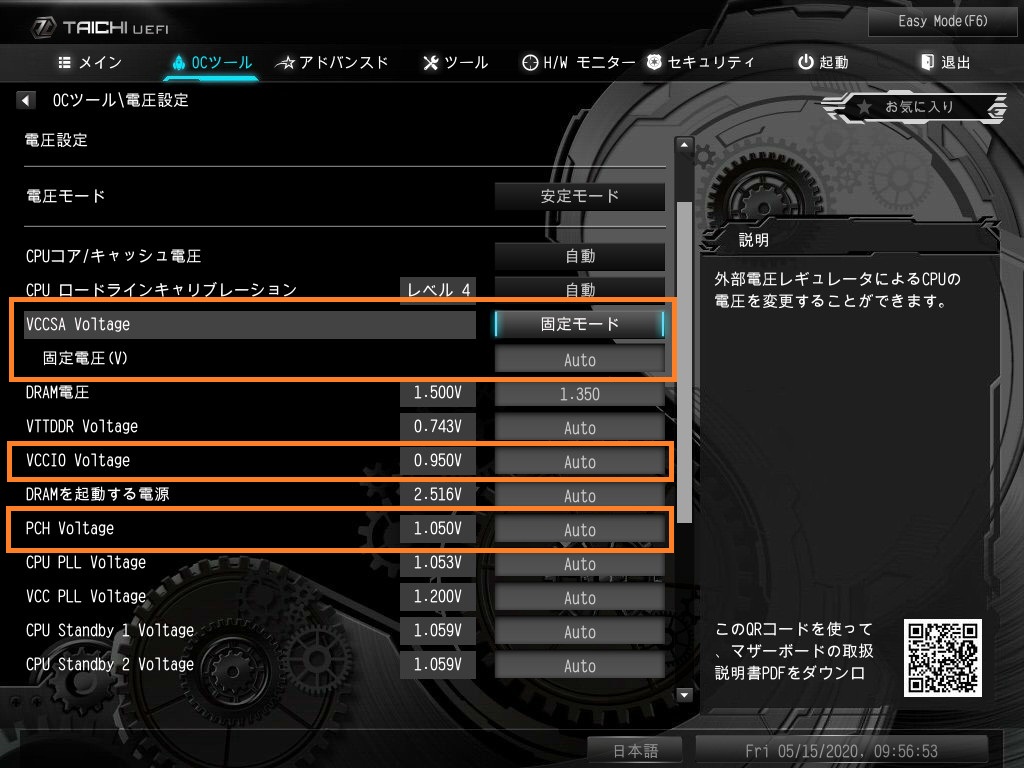Change 電圧モード from 安定モード
Viewport: 1024px width, 768px height.
pyautogui.click(x=580, y=196)
